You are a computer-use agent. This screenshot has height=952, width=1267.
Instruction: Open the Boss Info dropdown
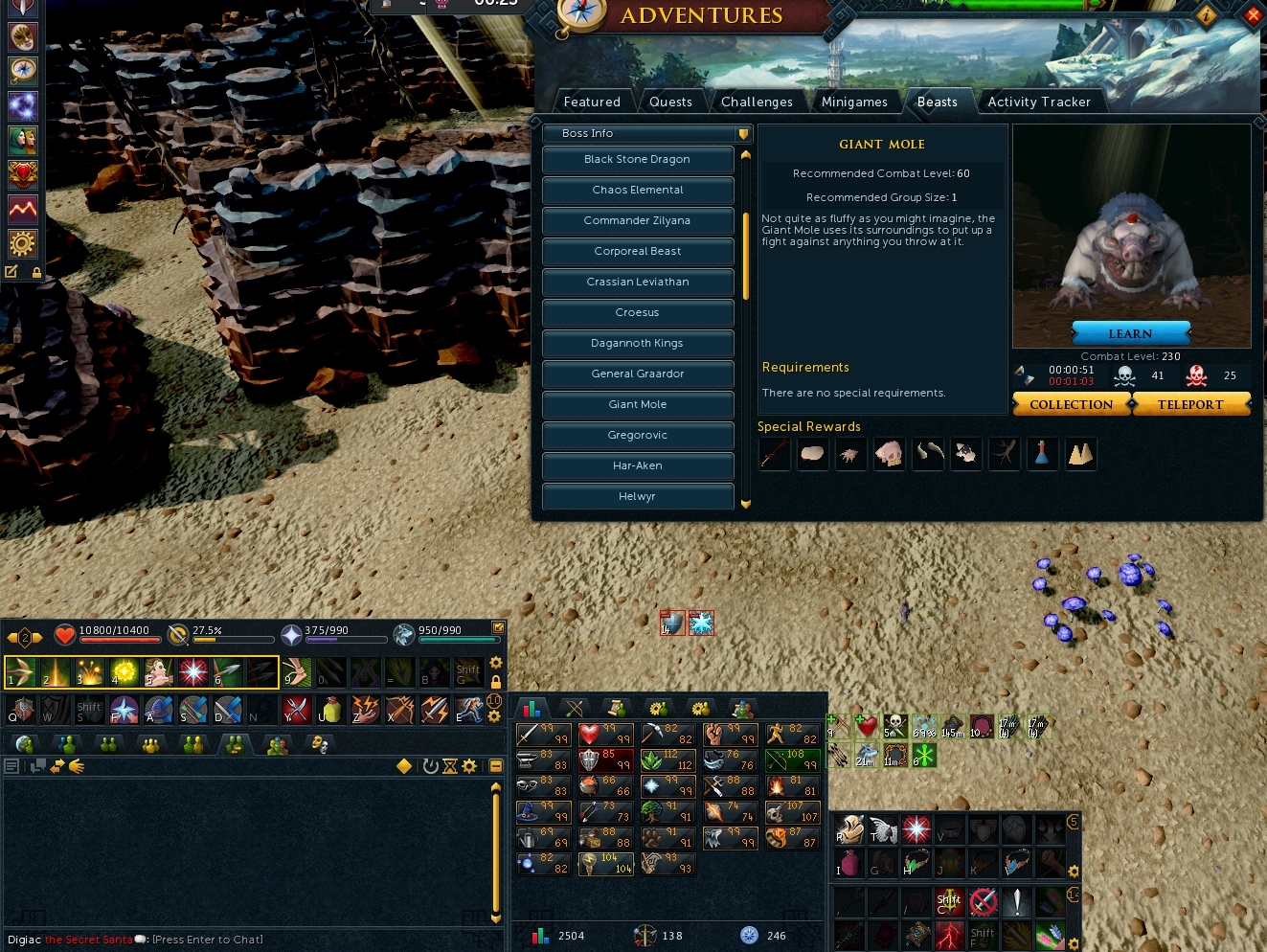[646, 134]
